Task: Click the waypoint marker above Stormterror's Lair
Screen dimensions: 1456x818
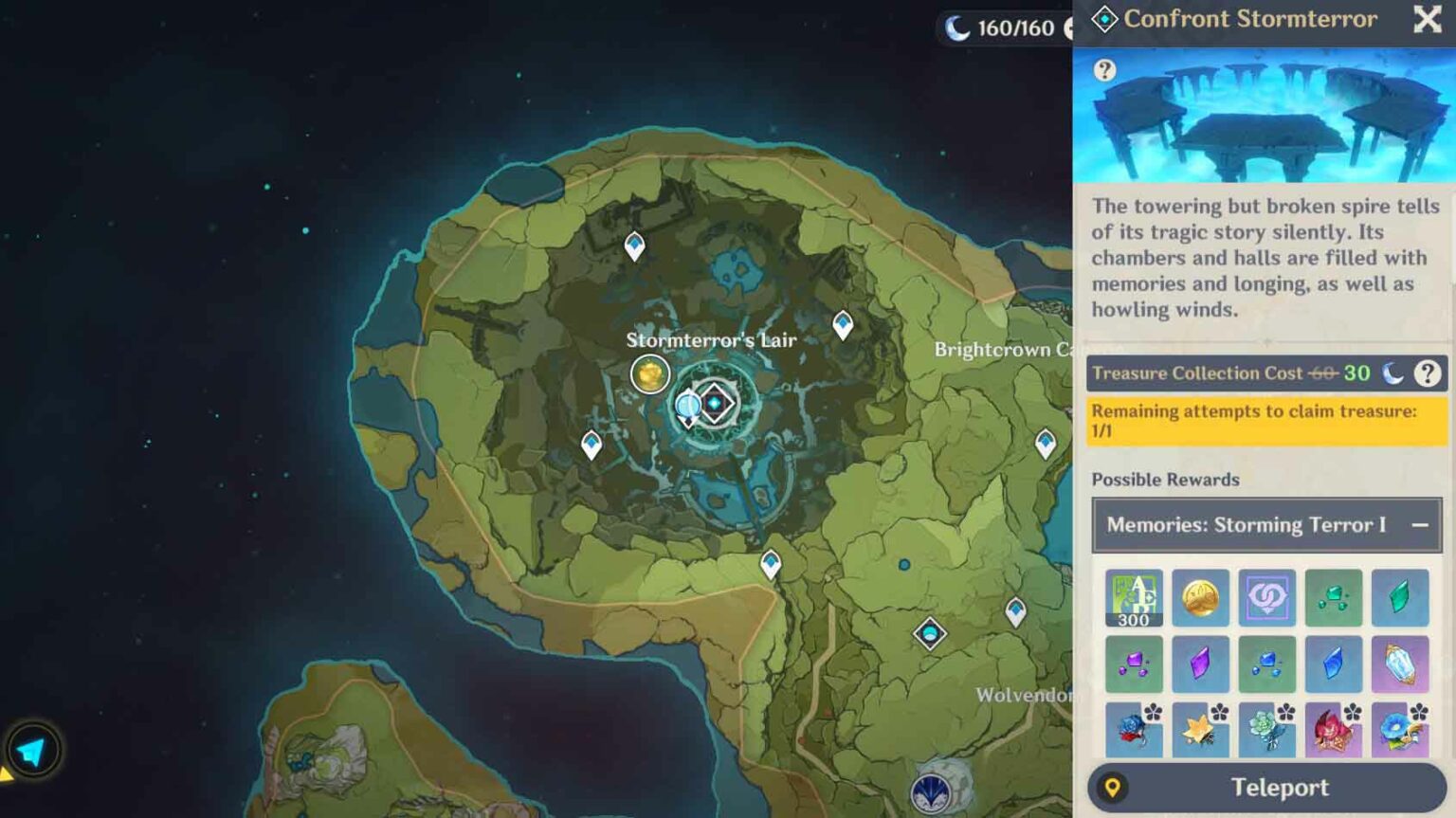Action: [x=633, y=245]
